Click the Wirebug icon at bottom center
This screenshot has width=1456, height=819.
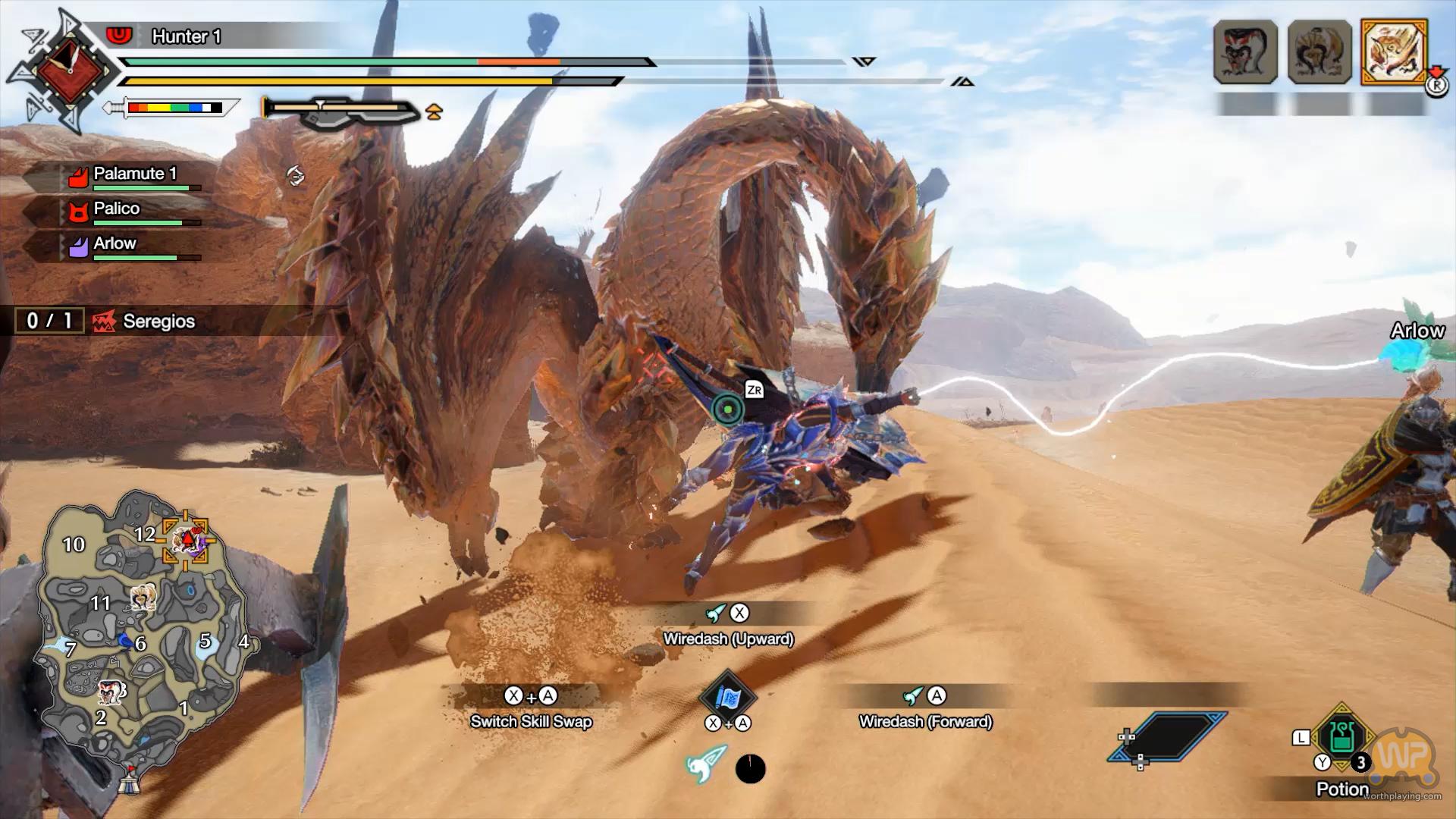pyautogui.click(x=705, y=764)
